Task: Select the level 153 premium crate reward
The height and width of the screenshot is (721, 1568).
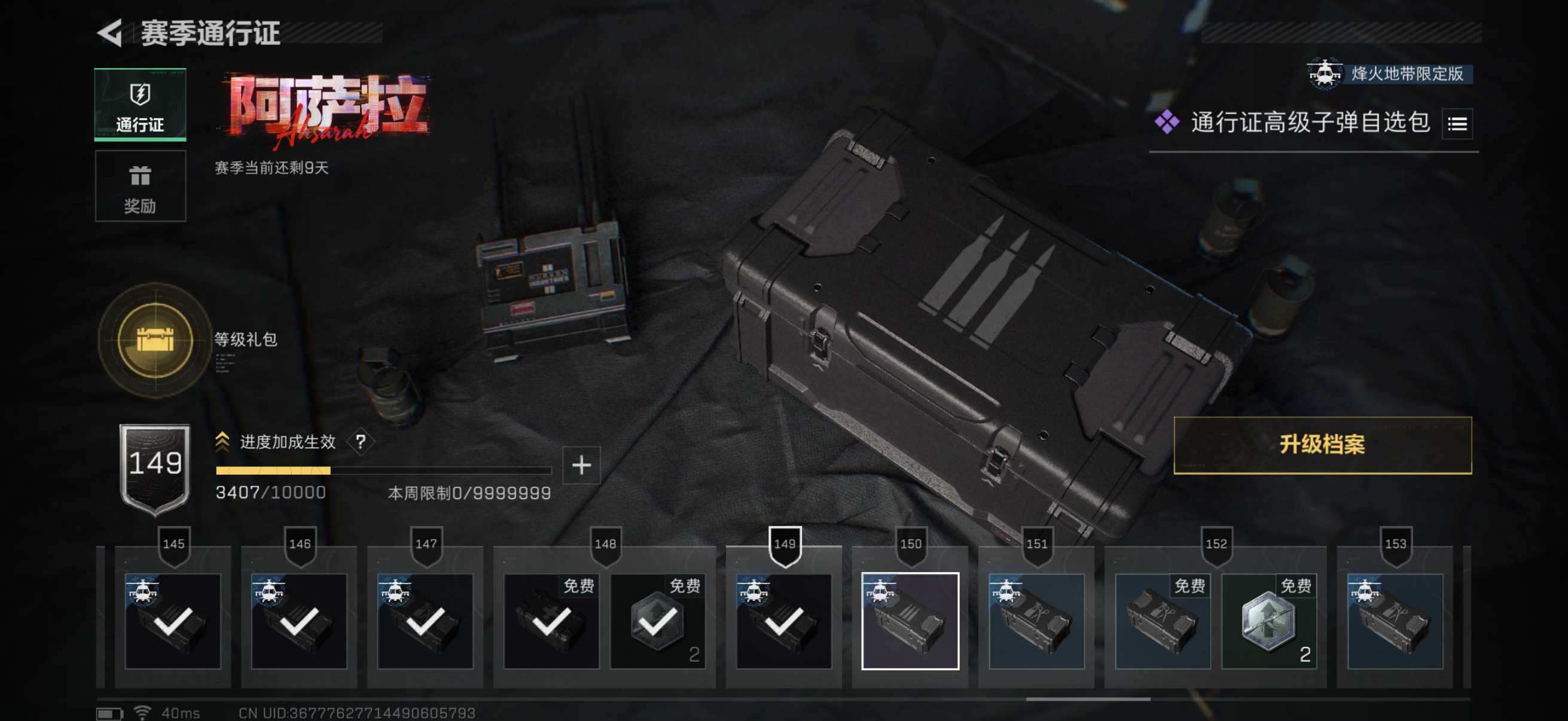Action: [x=1395, y=621]
